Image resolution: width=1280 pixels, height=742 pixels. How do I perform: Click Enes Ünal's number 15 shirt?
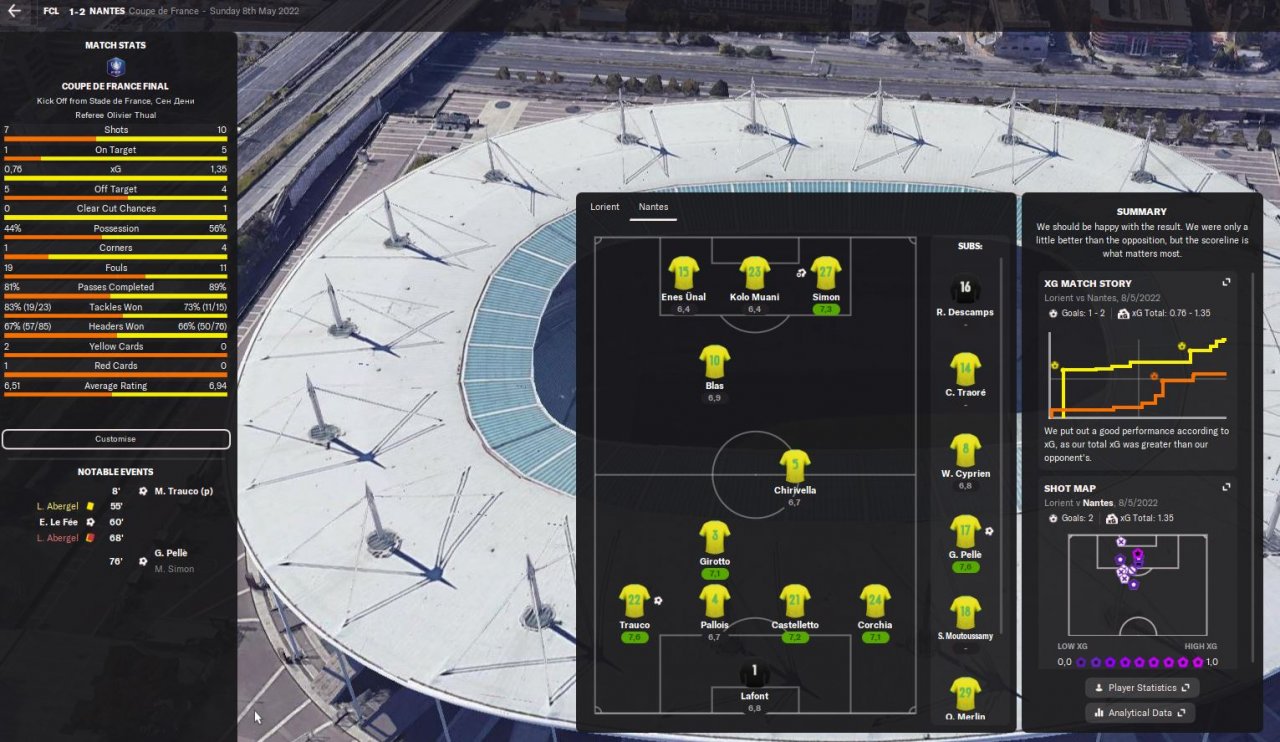pyautogui.click(x=683, y=273)
